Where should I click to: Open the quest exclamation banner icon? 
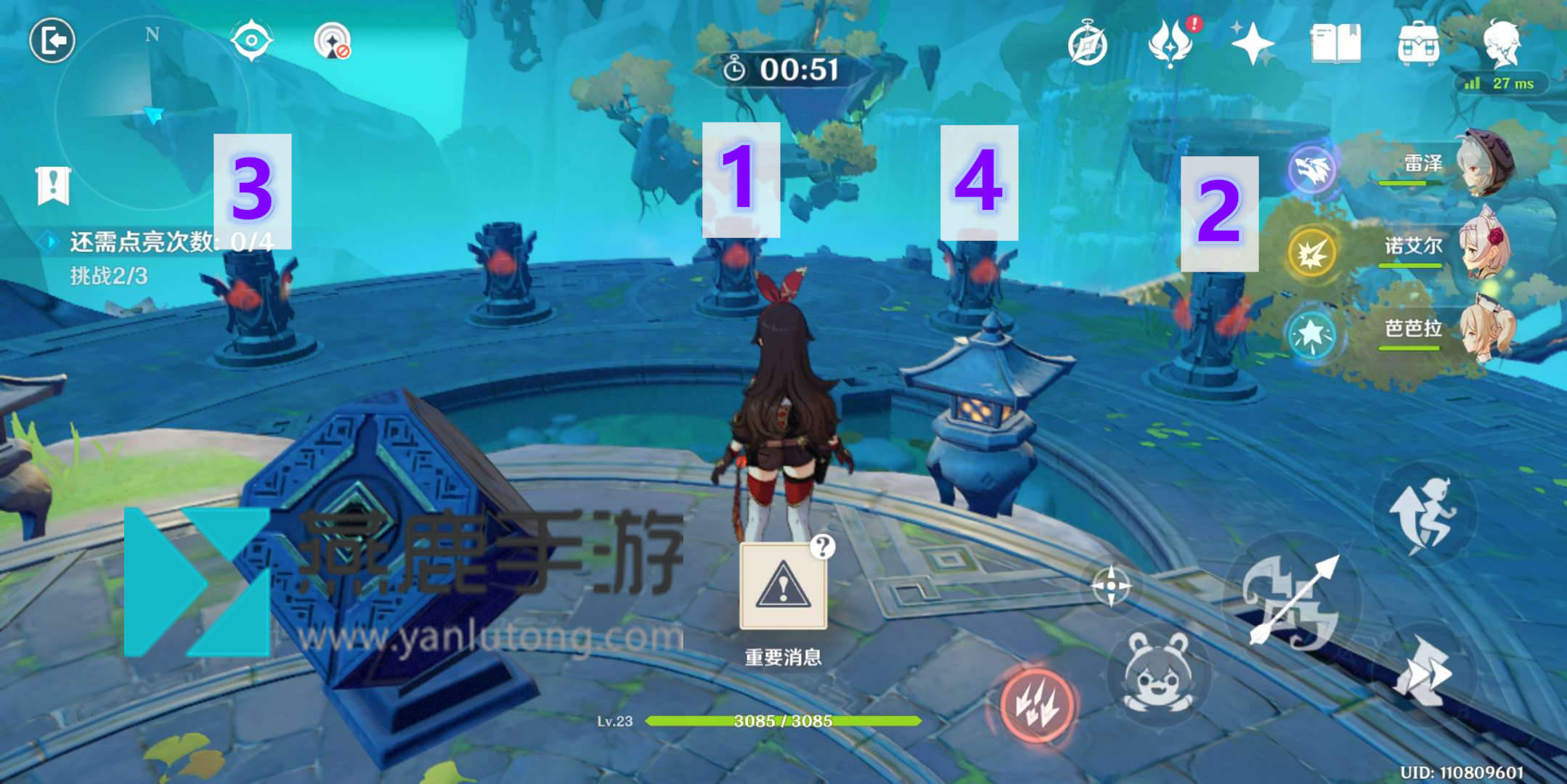[53, 186]
